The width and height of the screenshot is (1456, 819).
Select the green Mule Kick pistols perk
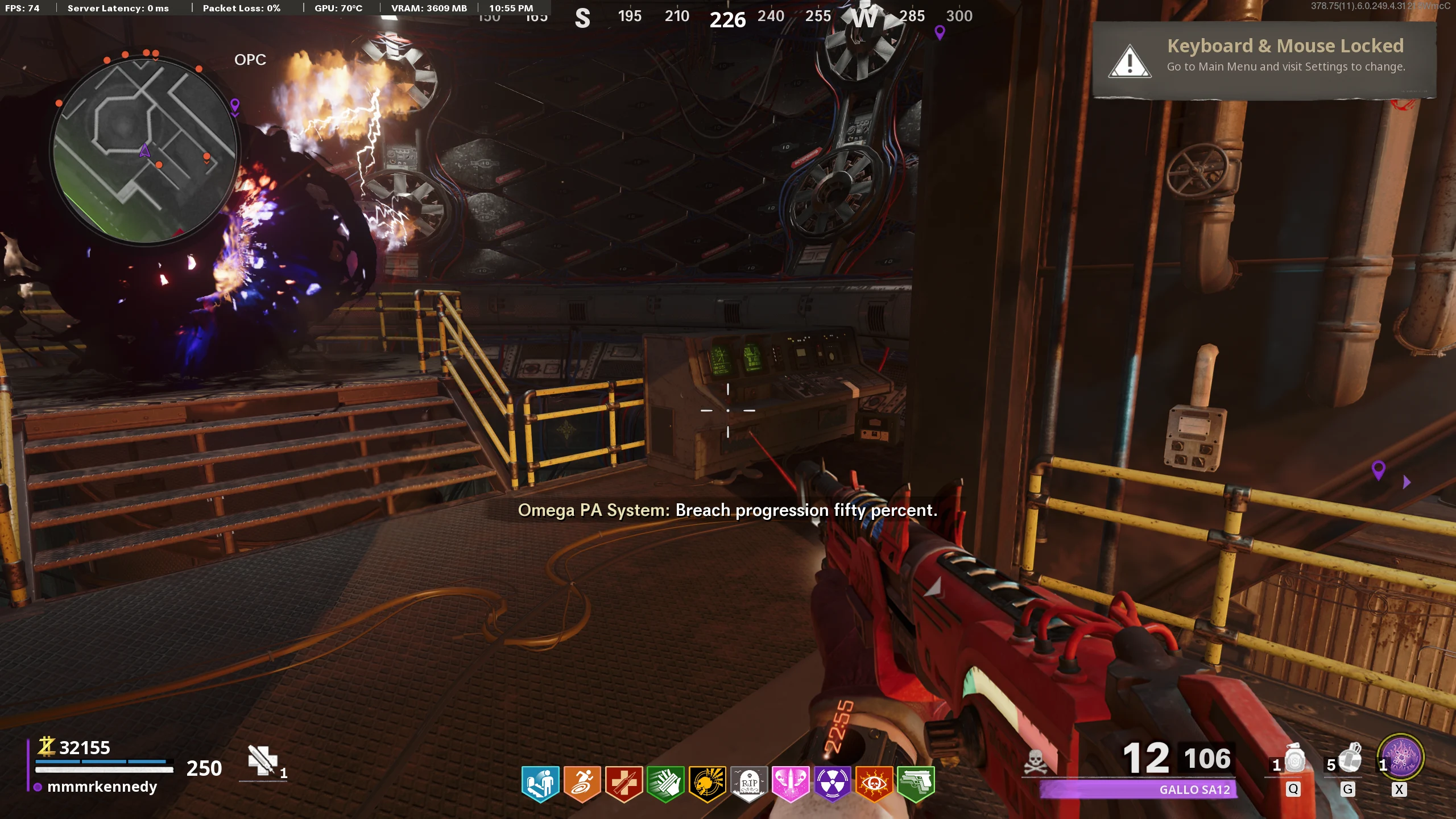click(x=916, y=784)
